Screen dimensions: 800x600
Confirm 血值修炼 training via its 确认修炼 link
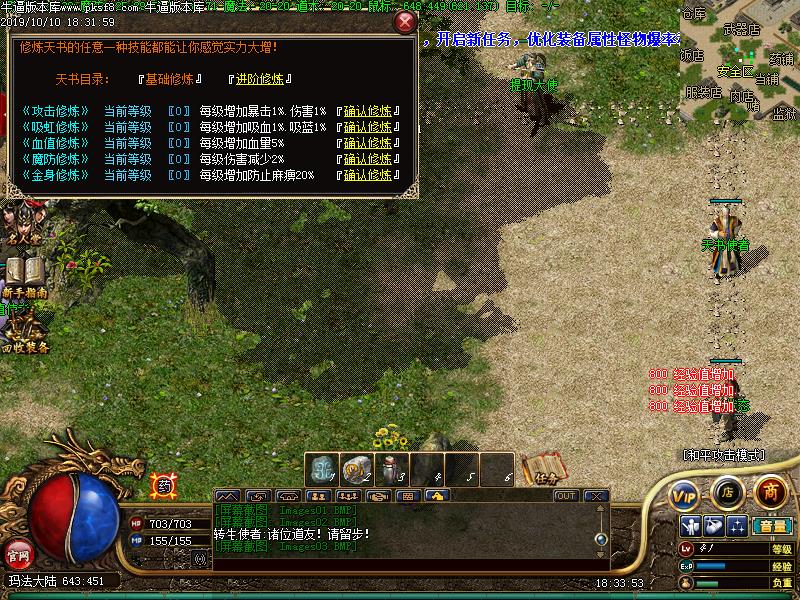click(x=367, y=143)
